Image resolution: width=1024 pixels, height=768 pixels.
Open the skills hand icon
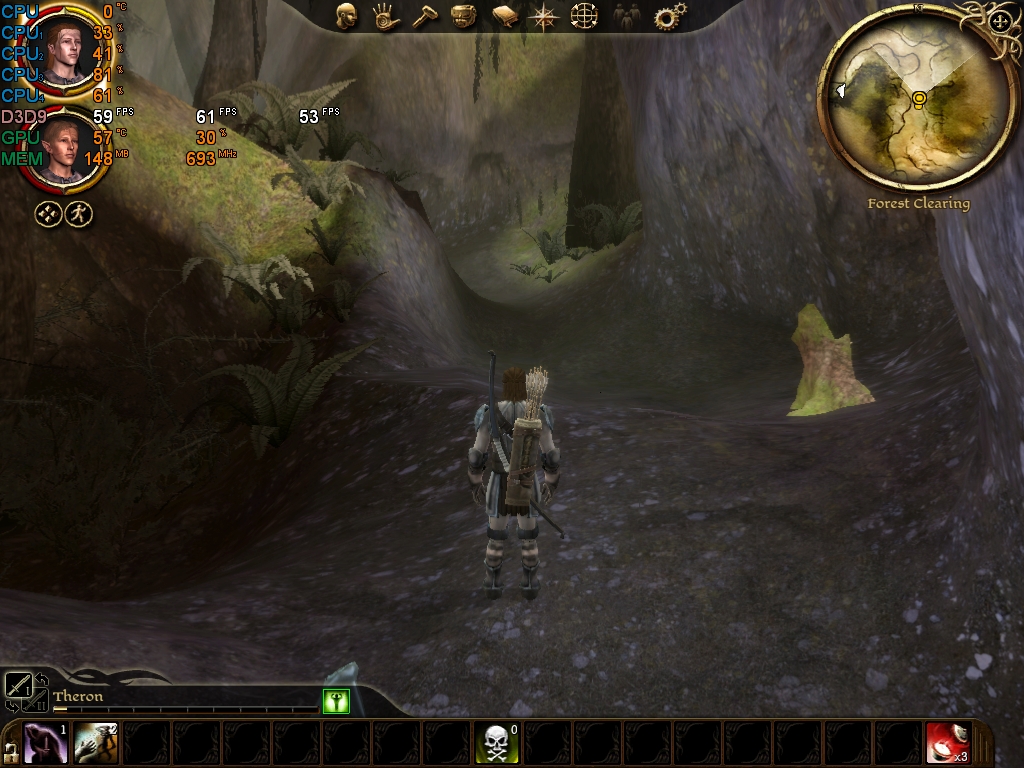click(x=384, y=16)
